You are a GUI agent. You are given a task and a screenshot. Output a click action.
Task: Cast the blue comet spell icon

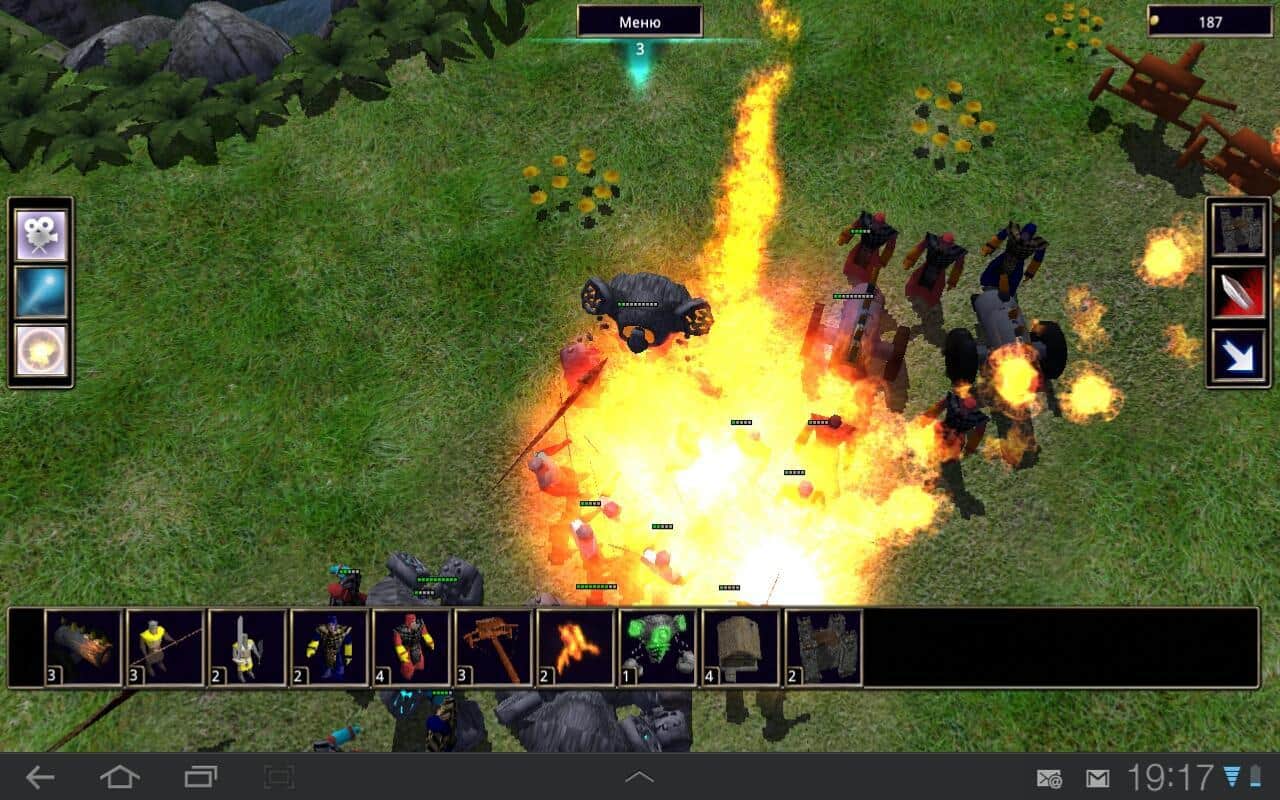coord(41,292)
